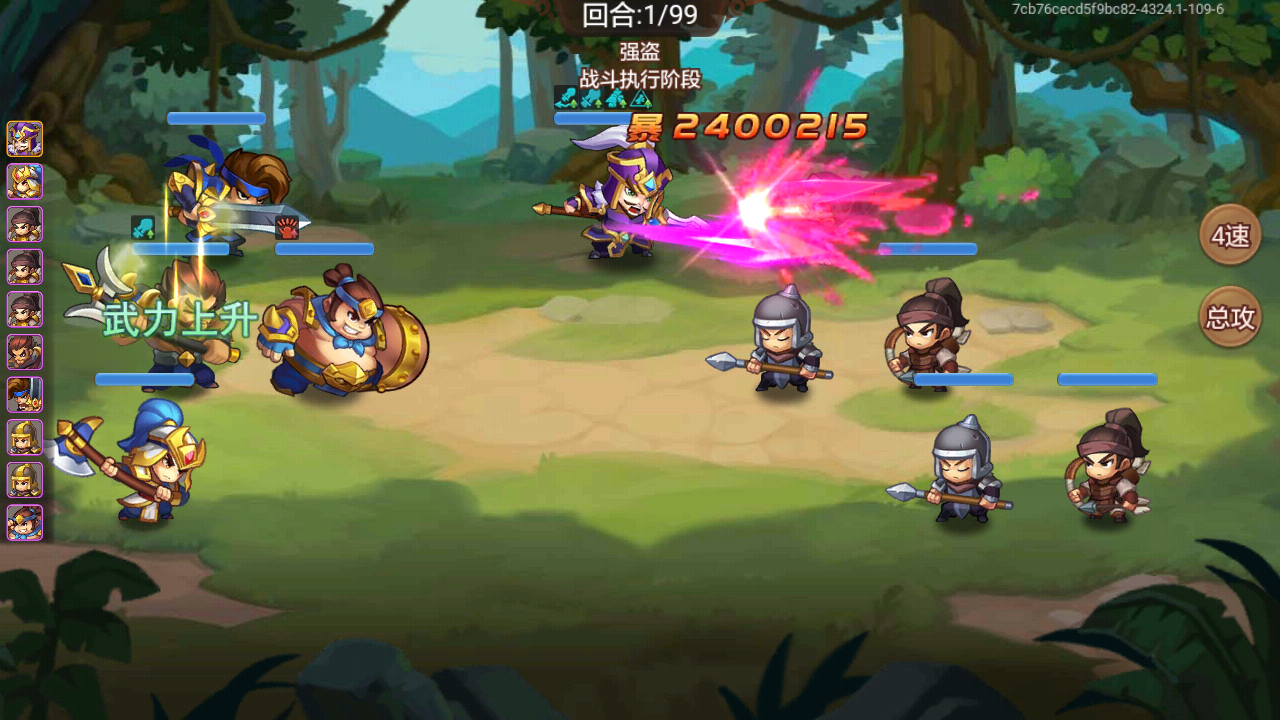The image size is (1280, 720).
Task: Tap the bell-shaped buff icon above boss
Action: click(615, 99)
